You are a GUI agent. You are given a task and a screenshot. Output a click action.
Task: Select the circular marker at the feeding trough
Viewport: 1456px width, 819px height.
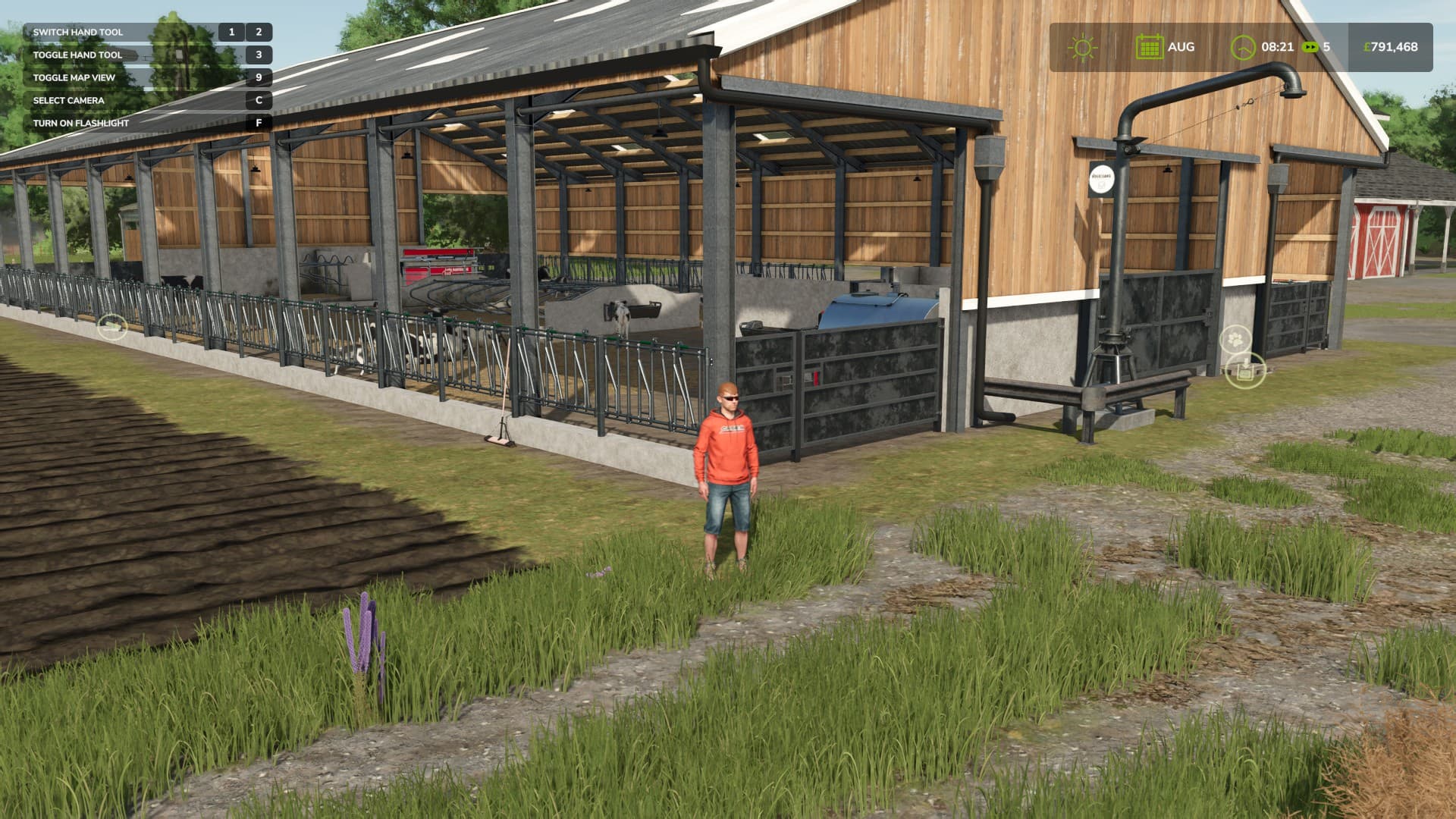112,327
